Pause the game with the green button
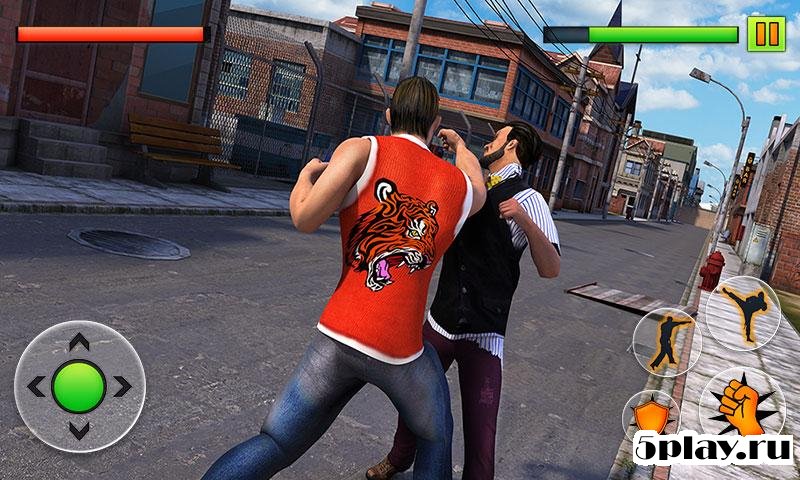800x480 pixels. pos(766,34)
